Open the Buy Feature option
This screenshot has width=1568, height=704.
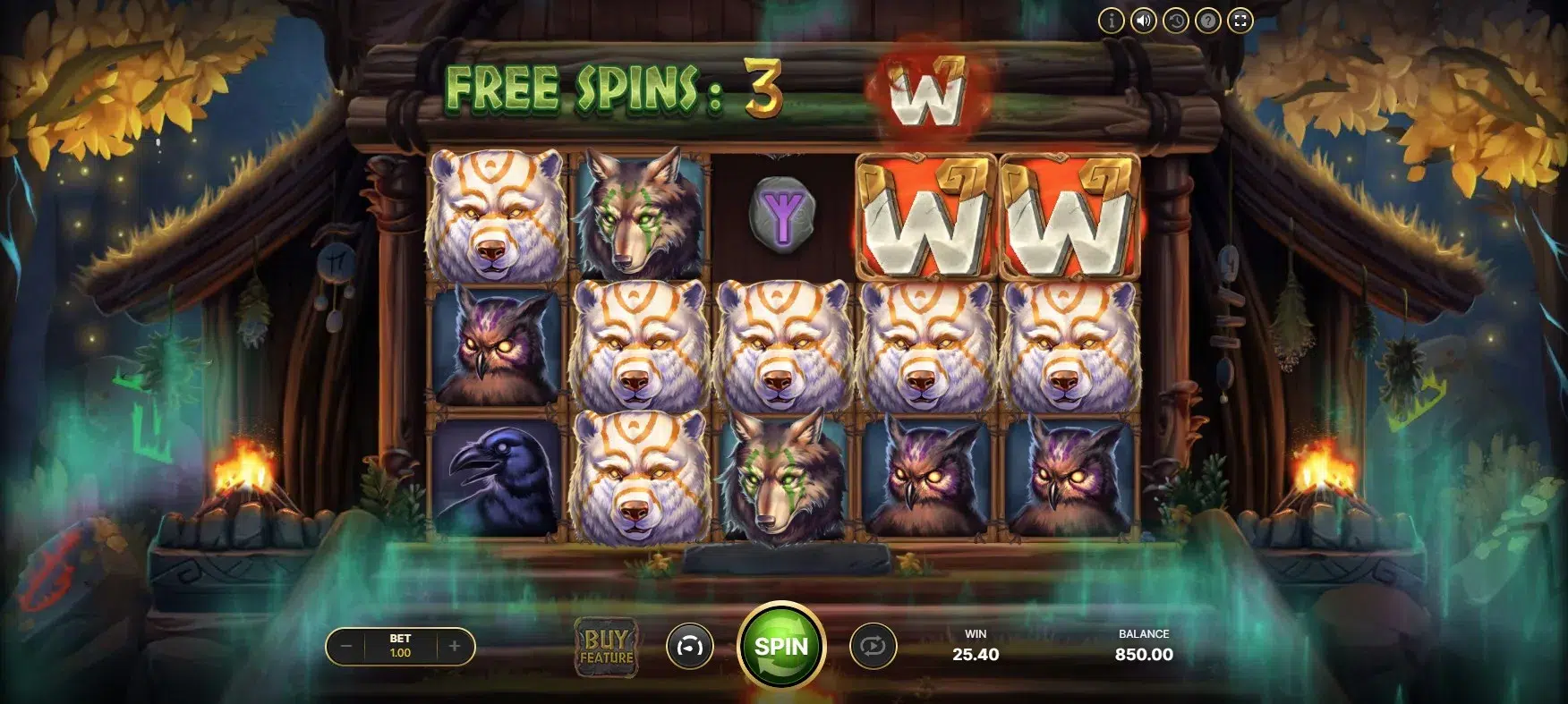pyautogui.click(x=607, y=647)
